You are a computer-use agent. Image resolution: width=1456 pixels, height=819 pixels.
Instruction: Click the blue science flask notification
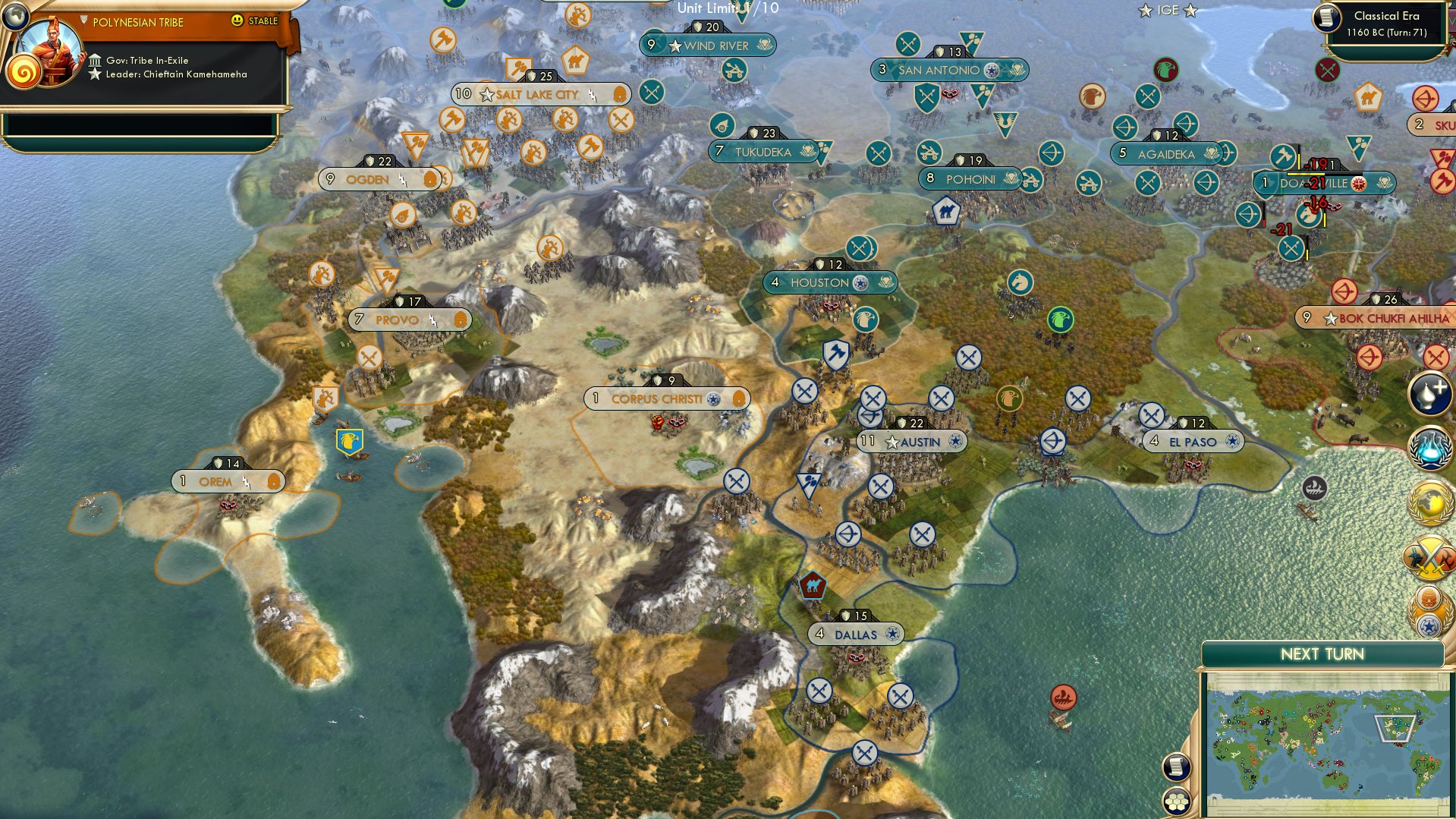click(x=1429, y=448)
